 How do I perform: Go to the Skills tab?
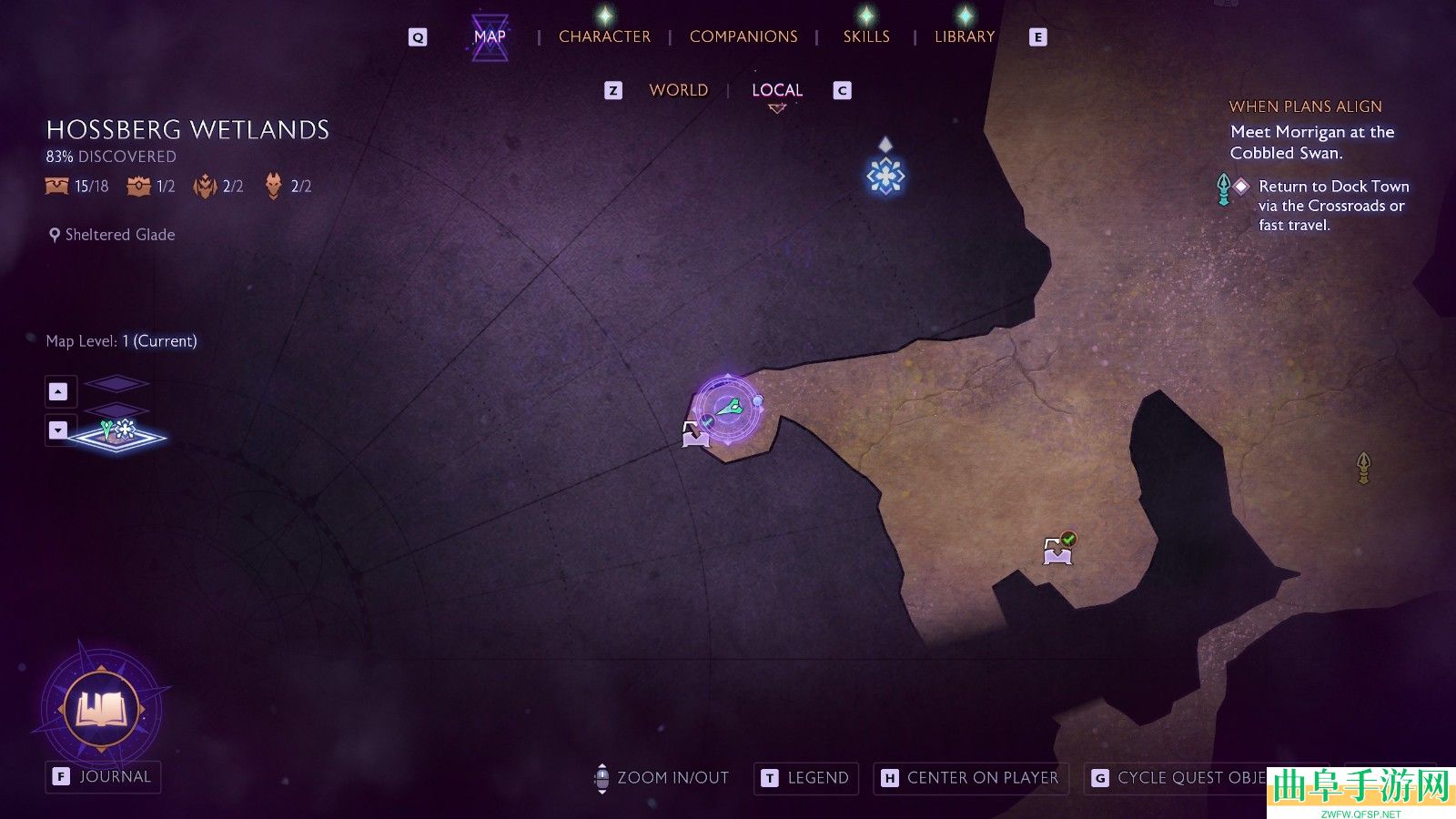pos(866,36)
